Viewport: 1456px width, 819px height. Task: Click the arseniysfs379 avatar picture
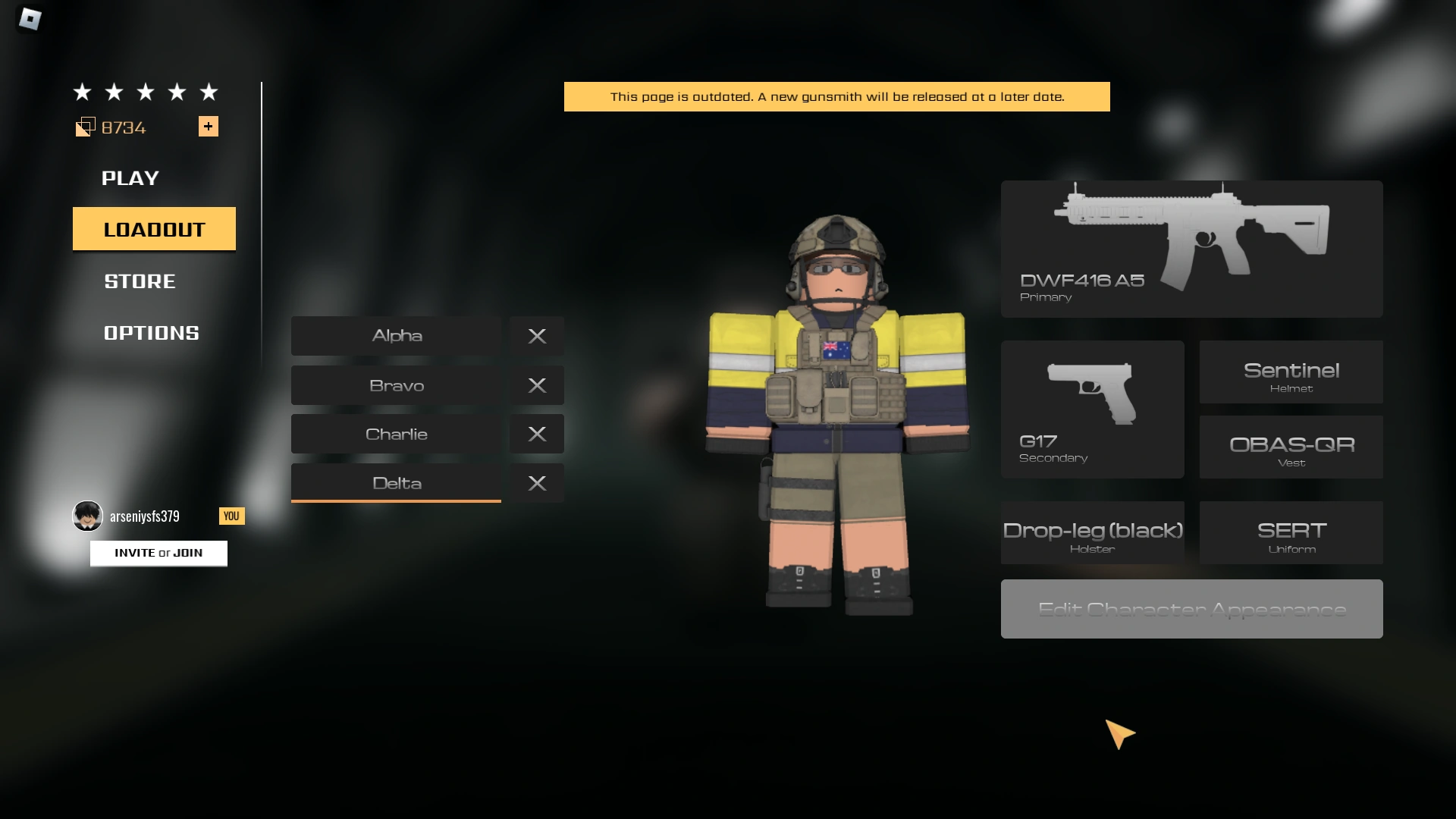click(x=87, y=516)
